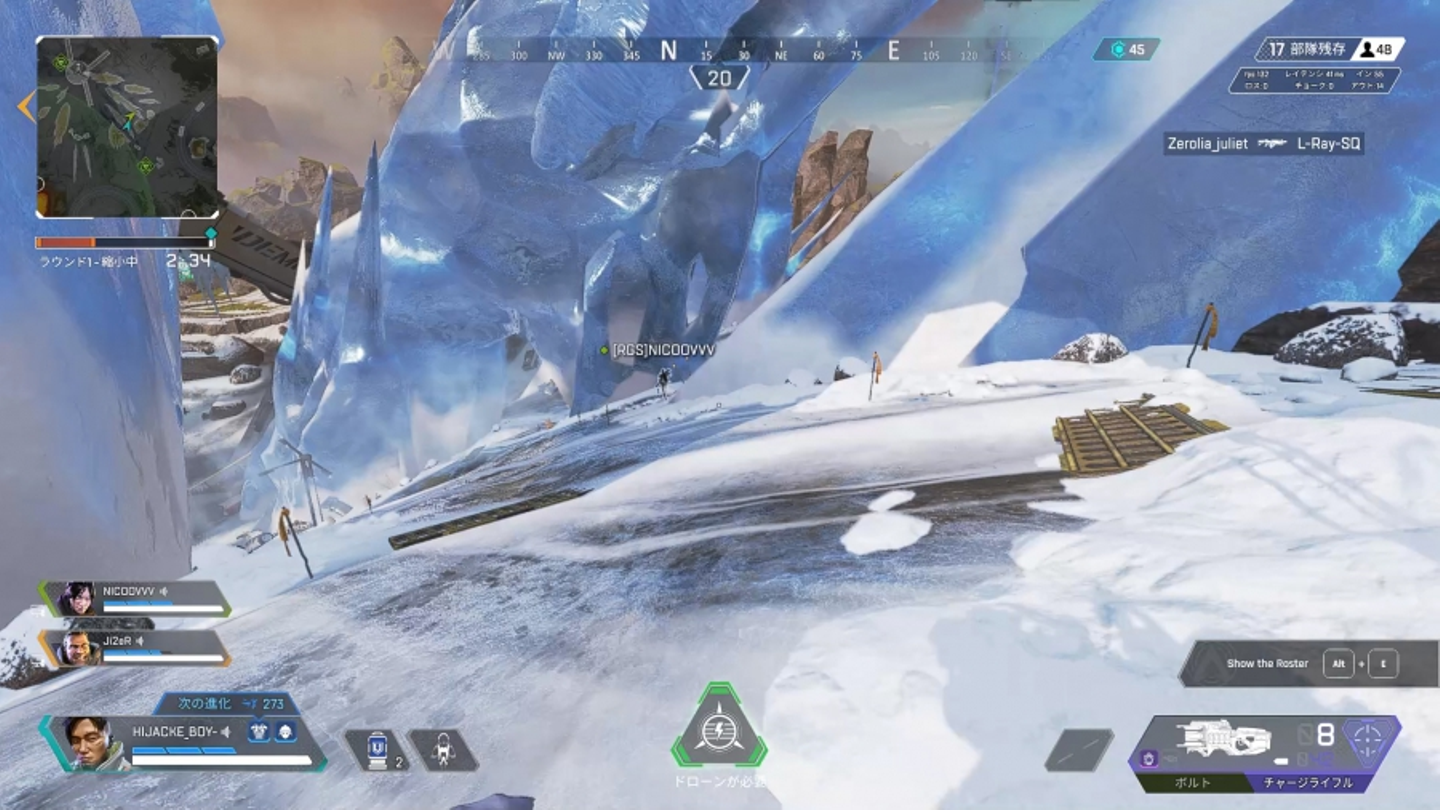1440x810 pixels.
Task: Click the Show the Roster prompt
Action: [1309, 663]
